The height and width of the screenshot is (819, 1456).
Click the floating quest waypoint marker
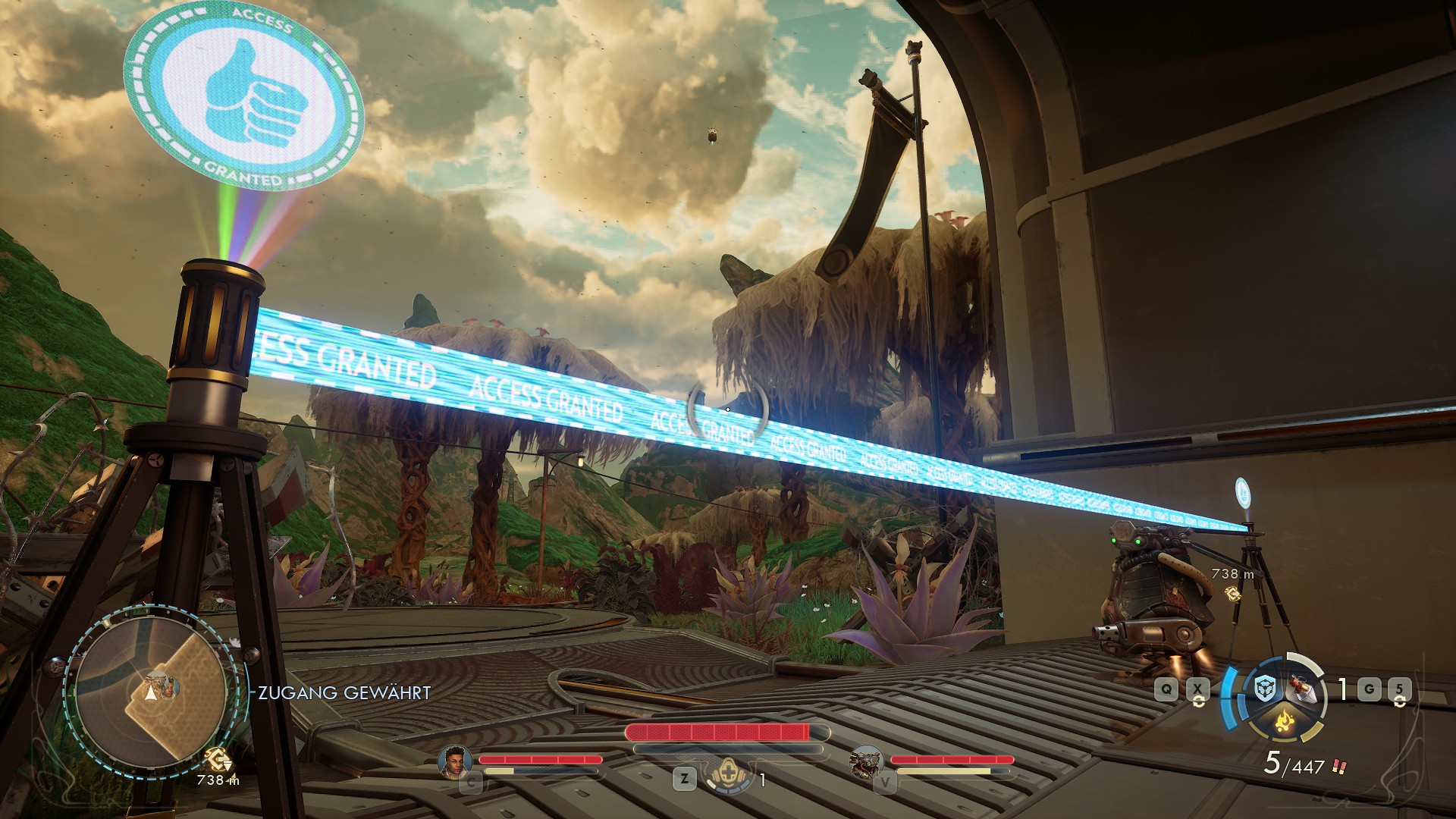1234,594
